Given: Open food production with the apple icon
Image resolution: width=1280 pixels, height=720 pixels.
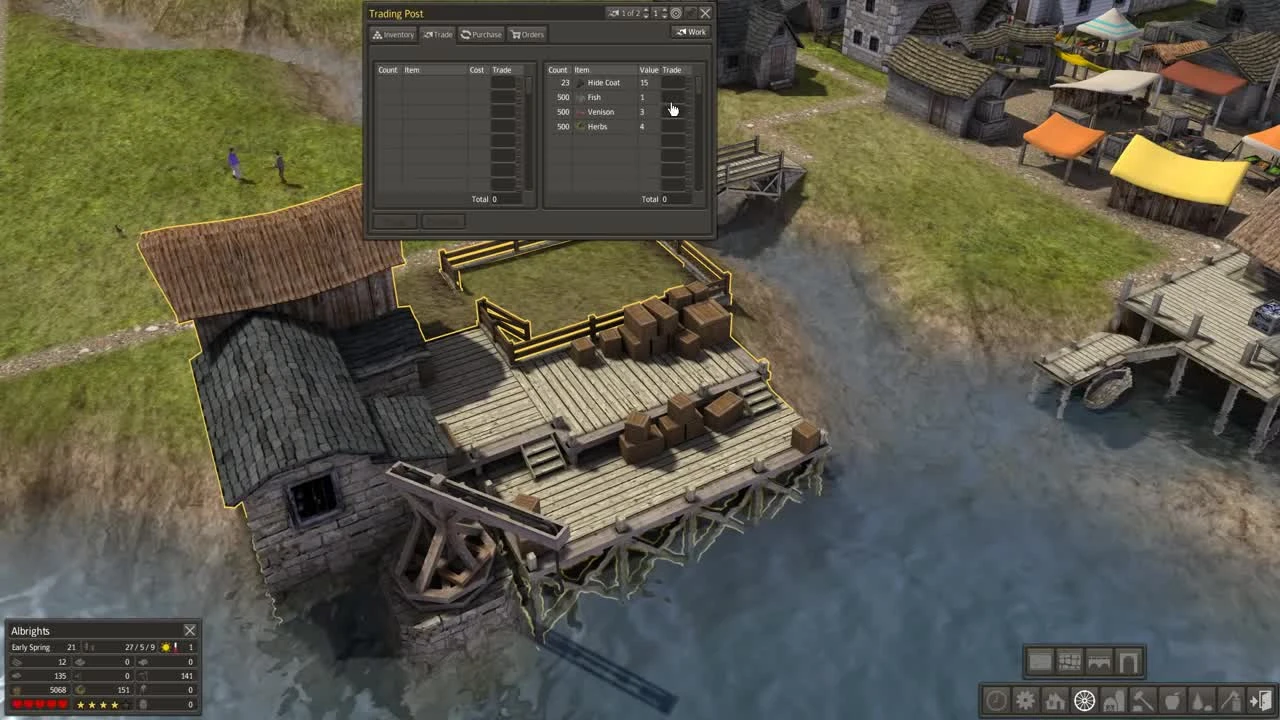Looking at the screenshot, I should (1170, 701).
